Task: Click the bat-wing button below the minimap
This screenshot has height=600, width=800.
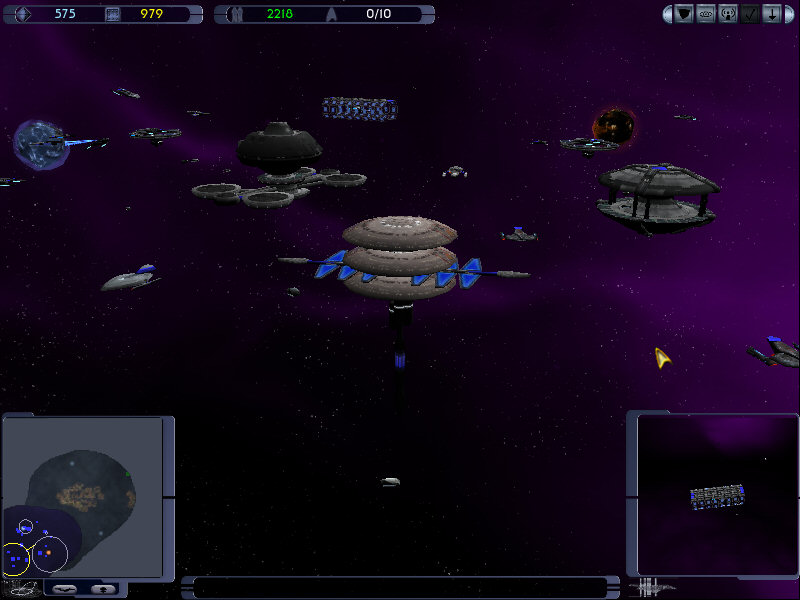Action: click(64, 589)
